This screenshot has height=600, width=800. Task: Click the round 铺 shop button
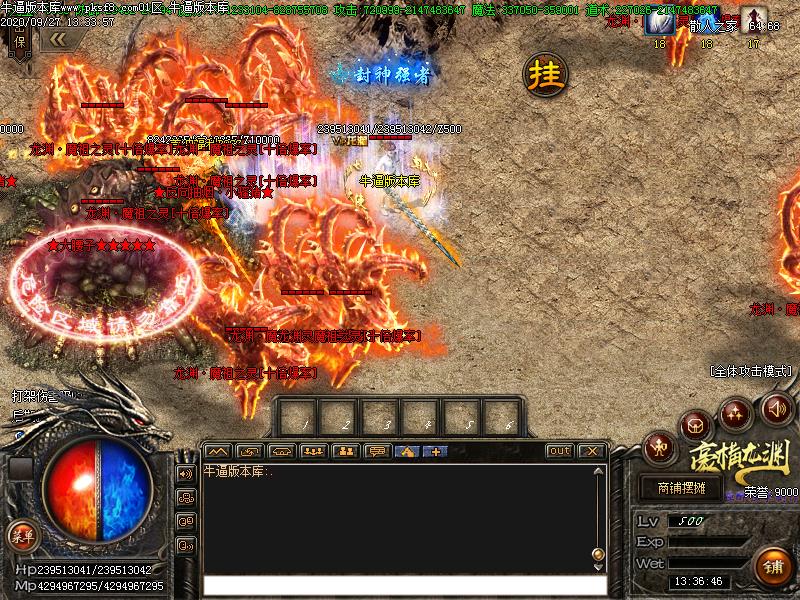click(773, 566)
